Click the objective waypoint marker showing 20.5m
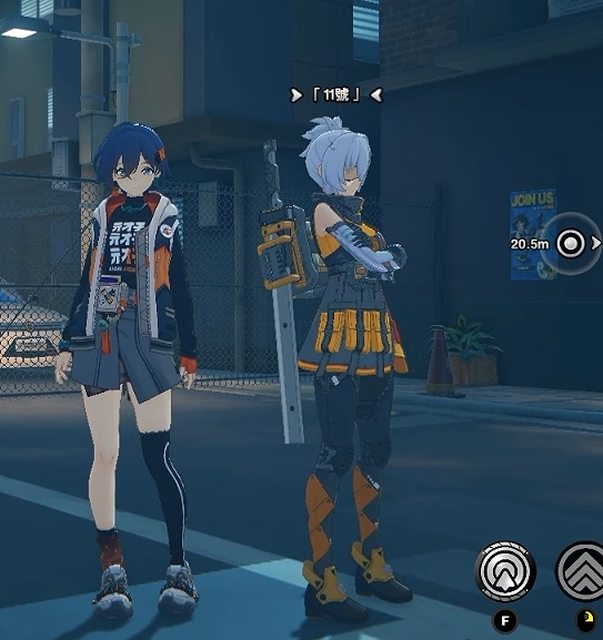Screen dimensions: 603x640 (570, 243)
